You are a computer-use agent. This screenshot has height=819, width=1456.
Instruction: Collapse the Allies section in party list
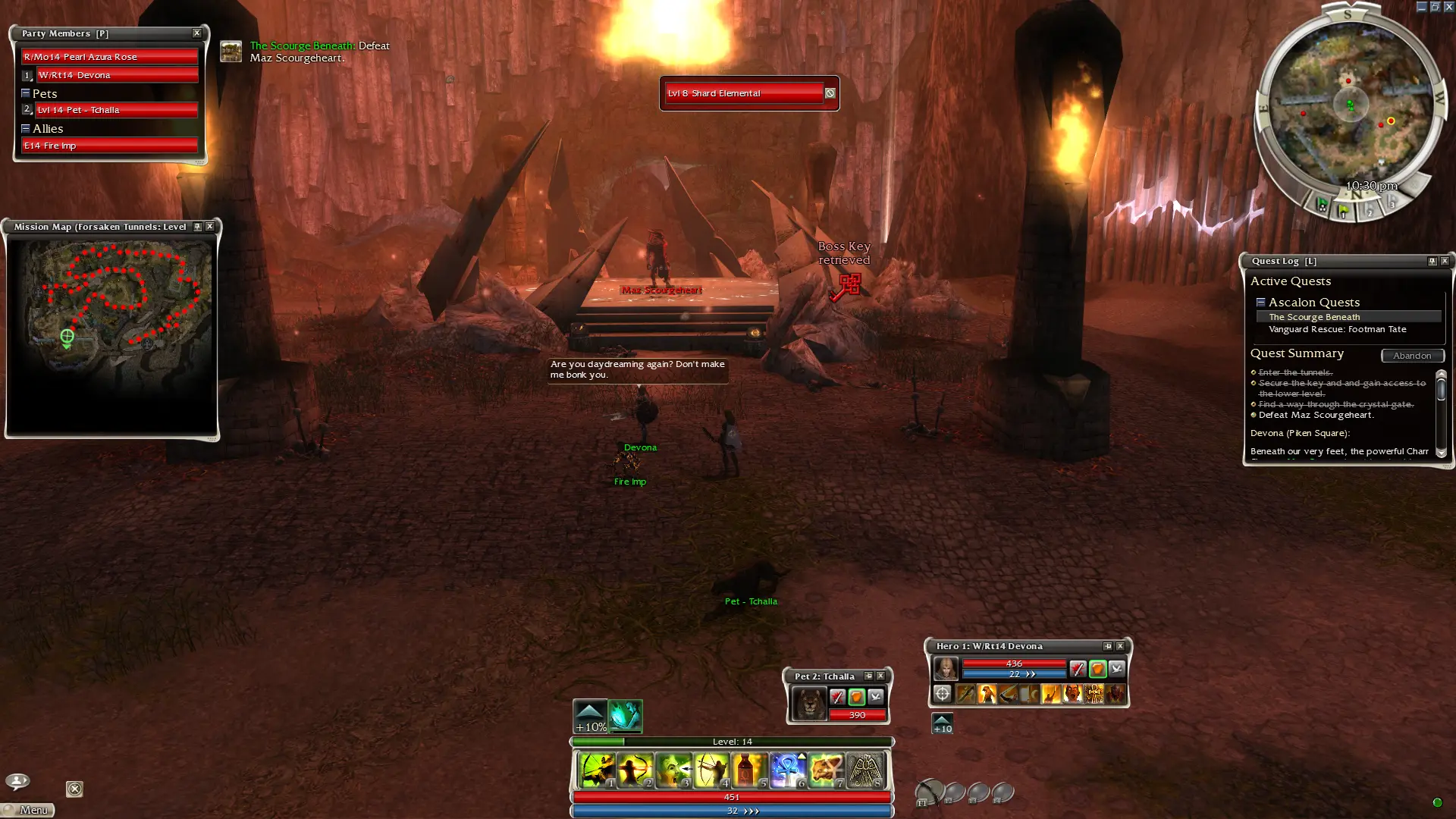(x=26, y=128)
